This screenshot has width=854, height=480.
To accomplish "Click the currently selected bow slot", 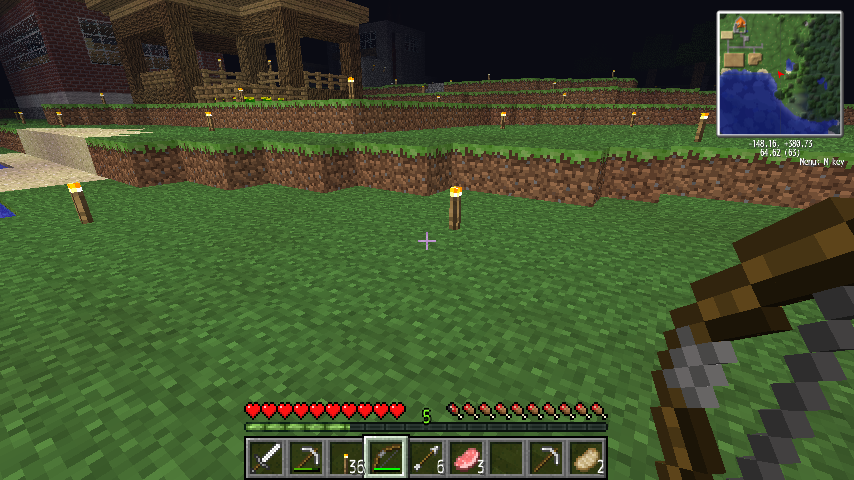I will coord(385,458).
